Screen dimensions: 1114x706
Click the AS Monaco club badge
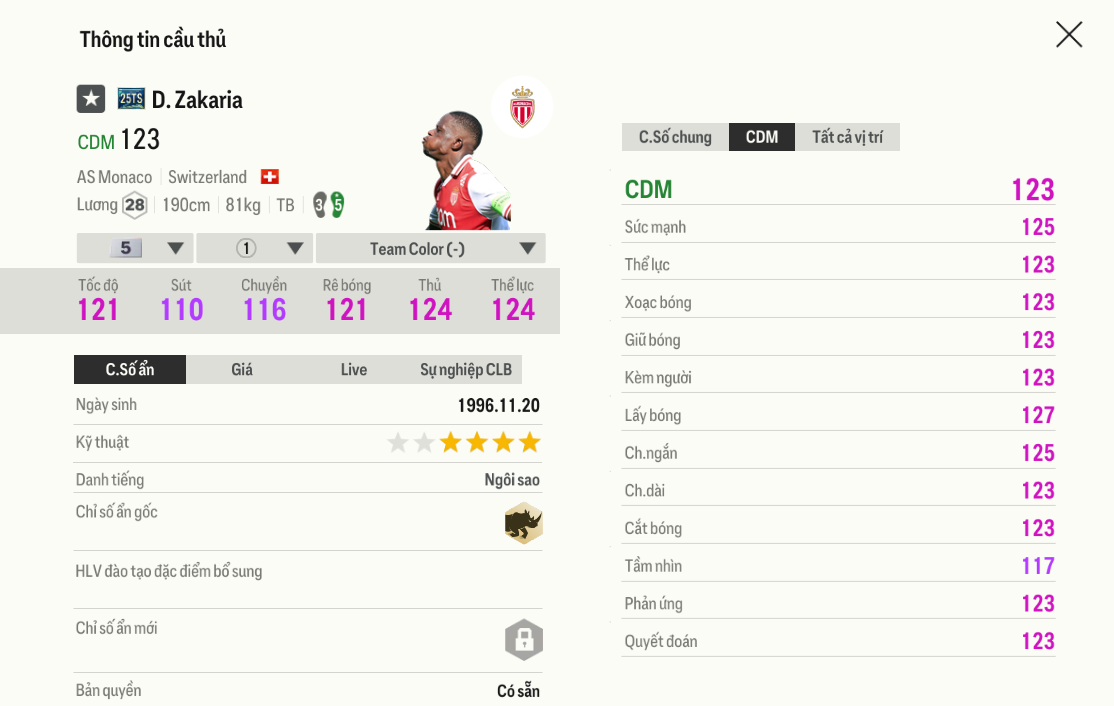pos(522,107)
